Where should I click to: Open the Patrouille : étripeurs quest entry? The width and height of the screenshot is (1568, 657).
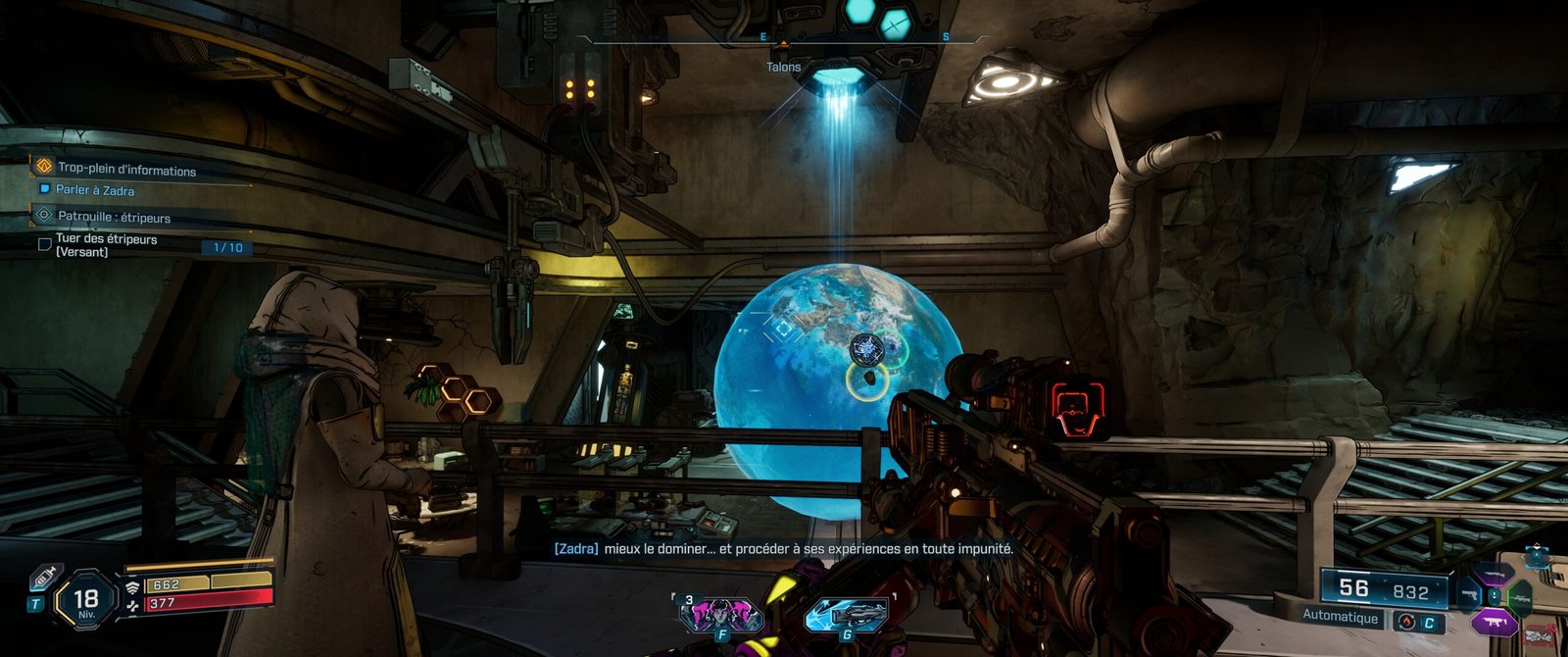(x=114, y=217)
